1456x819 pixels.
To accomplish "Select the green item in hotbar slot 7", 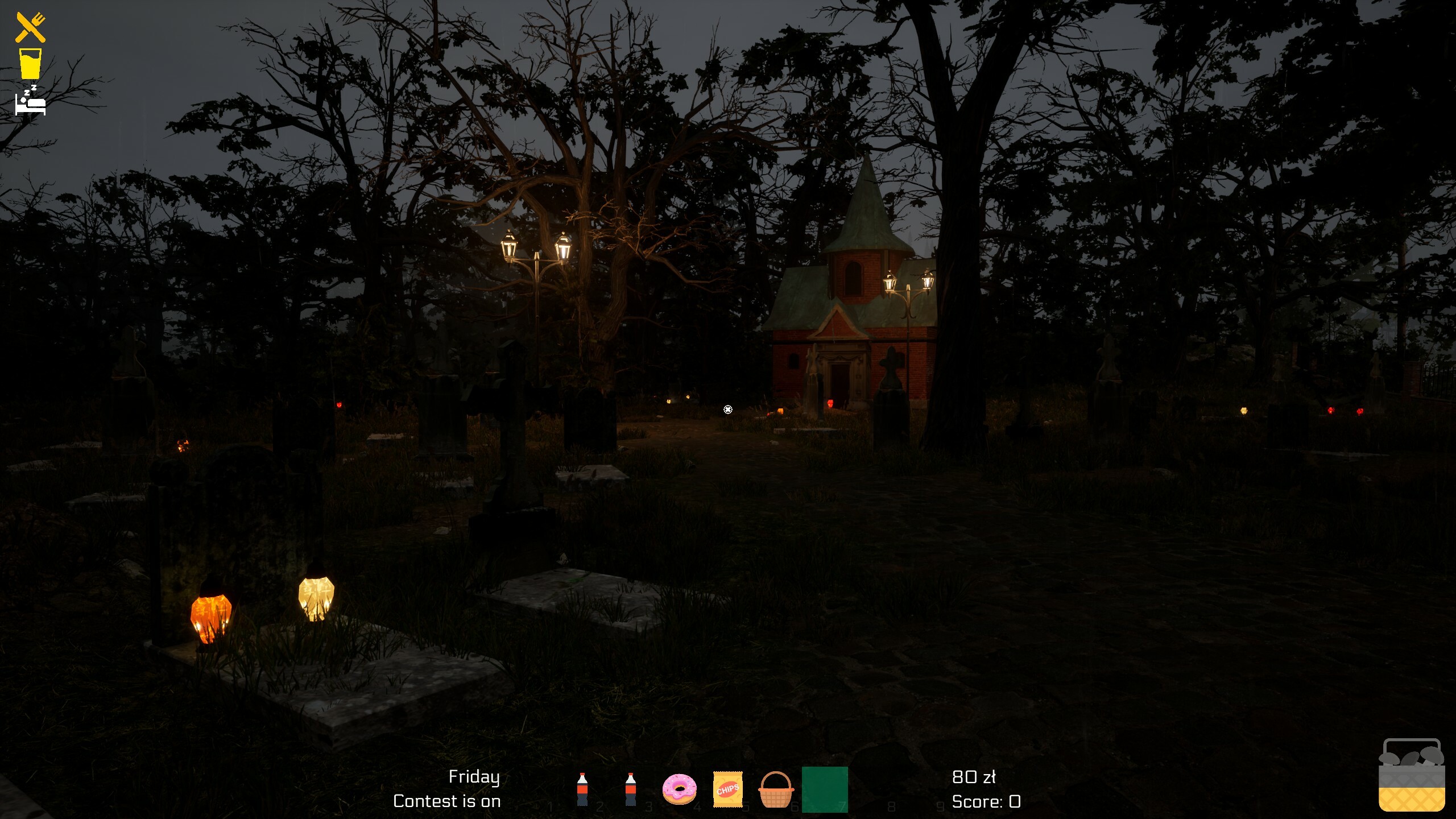I will click(826, 789).
